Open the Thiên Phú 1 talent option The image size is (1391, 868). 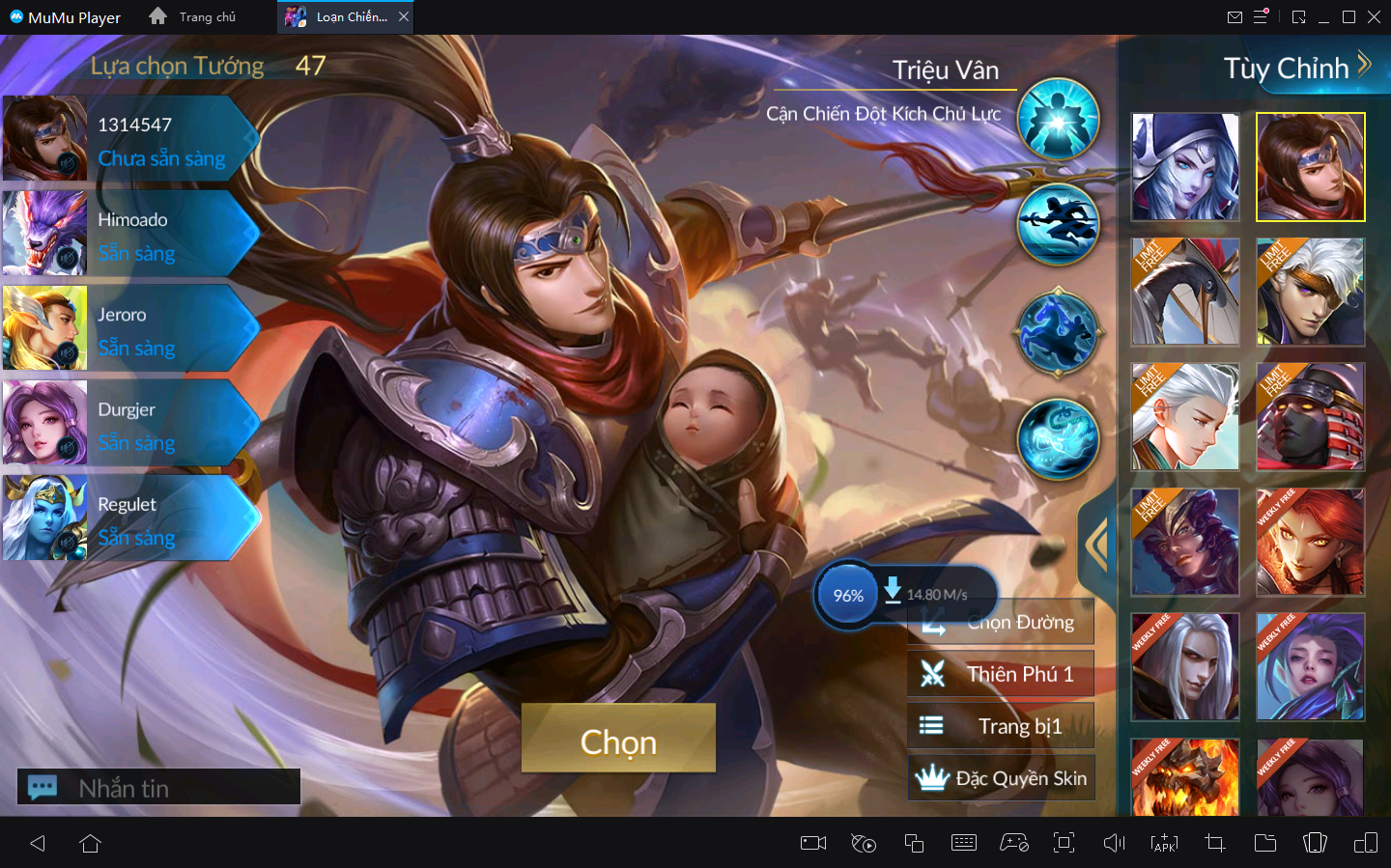[x=1001, y=674]
